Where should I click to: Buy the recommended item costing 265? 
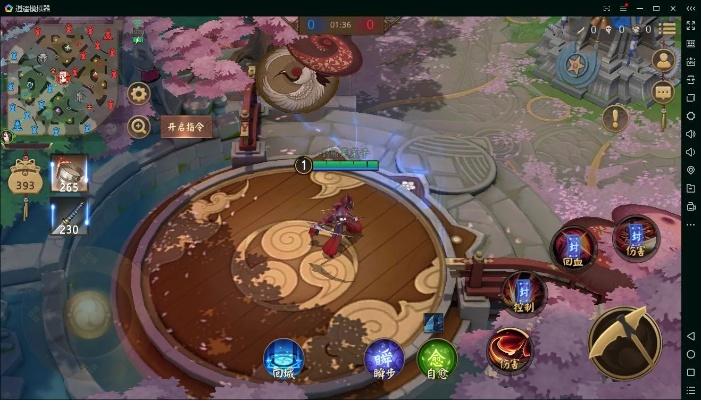point(69,174)
